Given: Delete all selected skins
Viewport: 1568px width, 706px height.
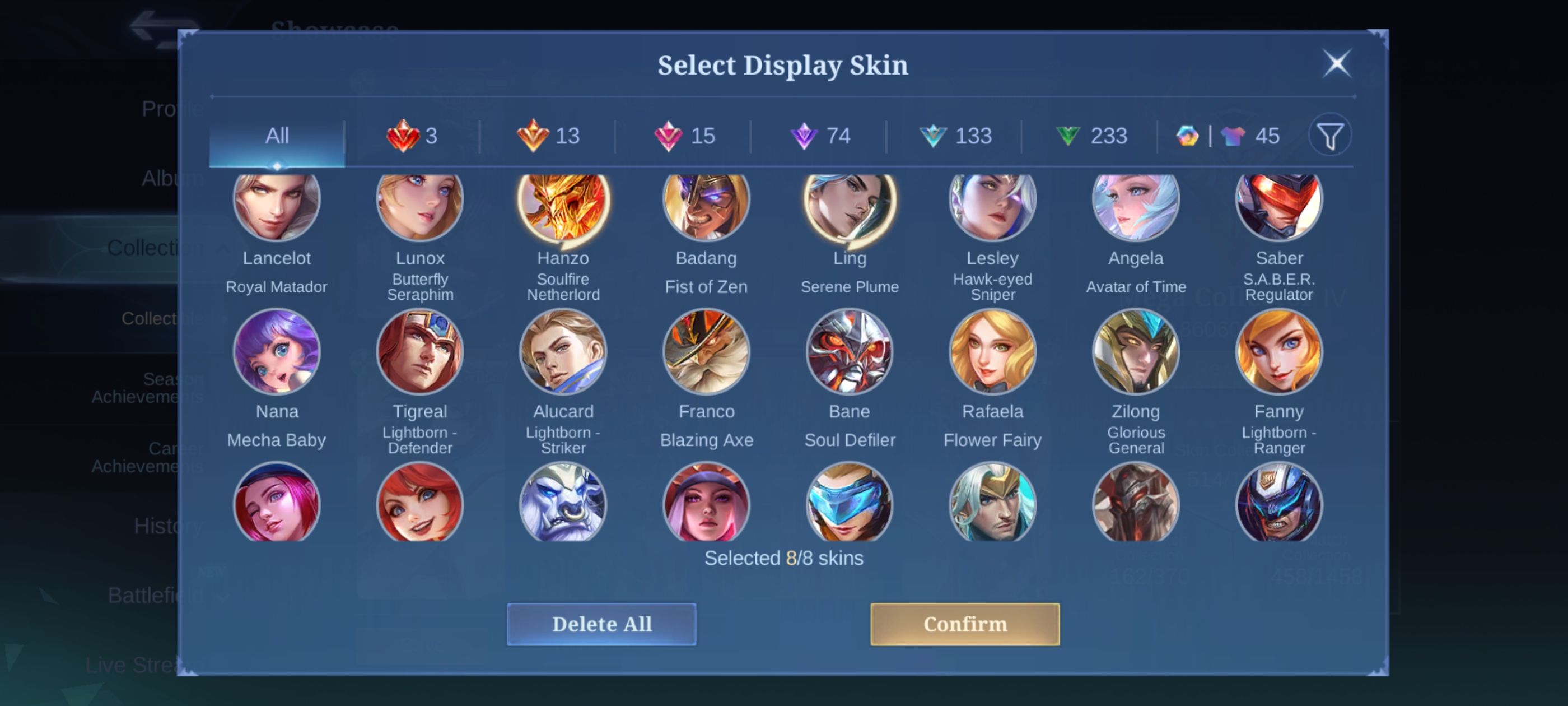Looking at the screenshot, I should pyautogui.click(x=601, y=624).
